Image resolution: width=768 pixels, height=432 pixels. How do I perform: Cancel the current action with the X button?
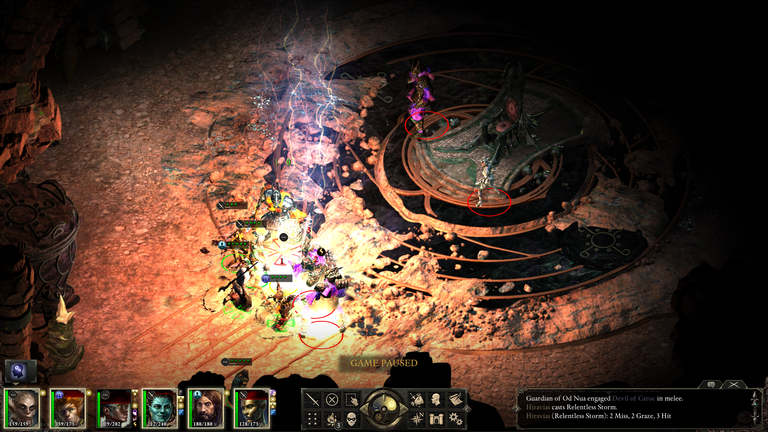coord(332,399)
